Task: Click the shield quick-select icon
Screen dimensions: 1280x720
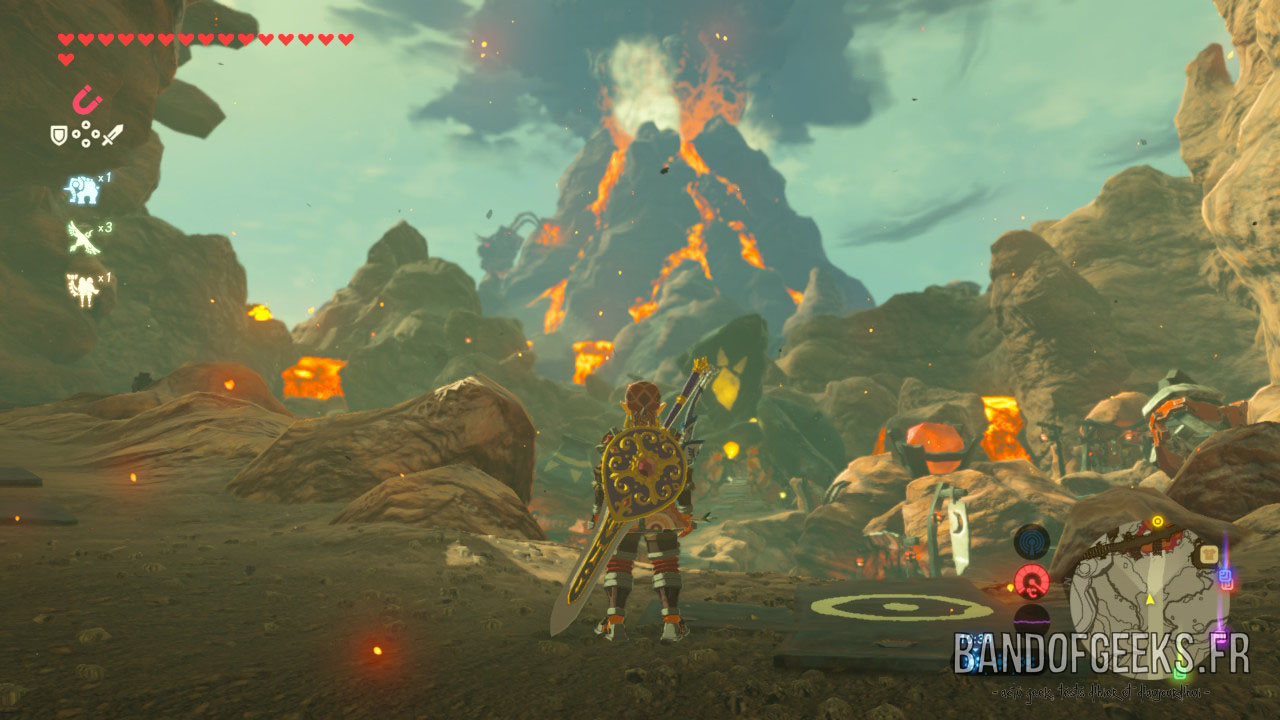Action: tap(59, 135)
